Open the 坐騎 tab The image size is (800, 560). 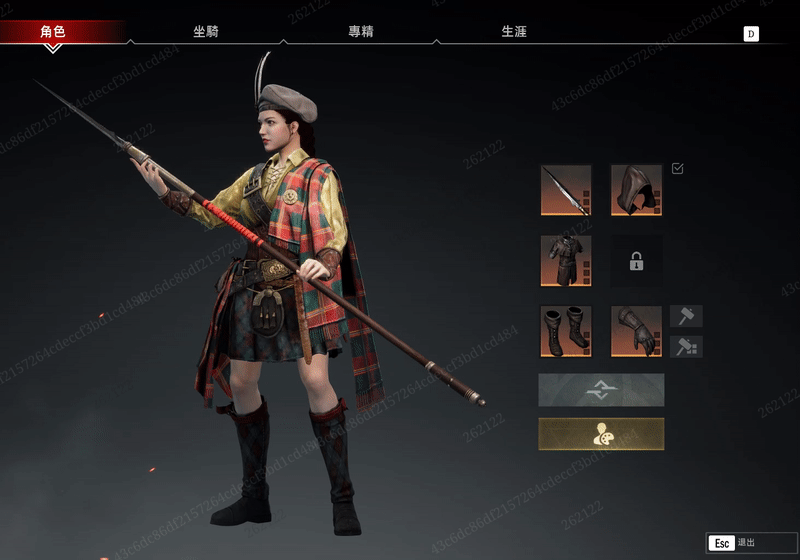coord(206,32)
